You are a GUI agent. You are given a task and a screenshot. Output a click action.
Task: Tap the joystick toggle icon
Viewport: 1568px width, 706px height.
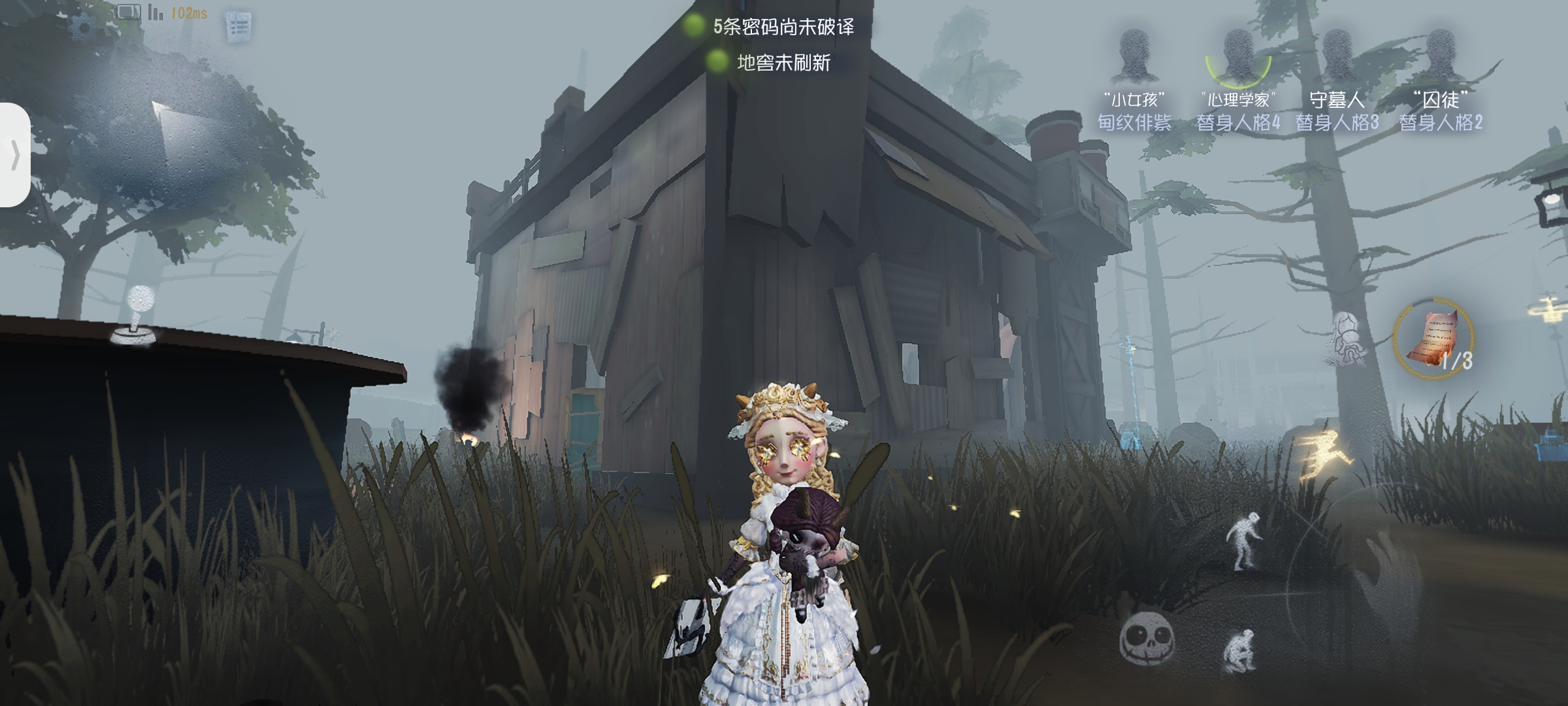coord(136,317)
